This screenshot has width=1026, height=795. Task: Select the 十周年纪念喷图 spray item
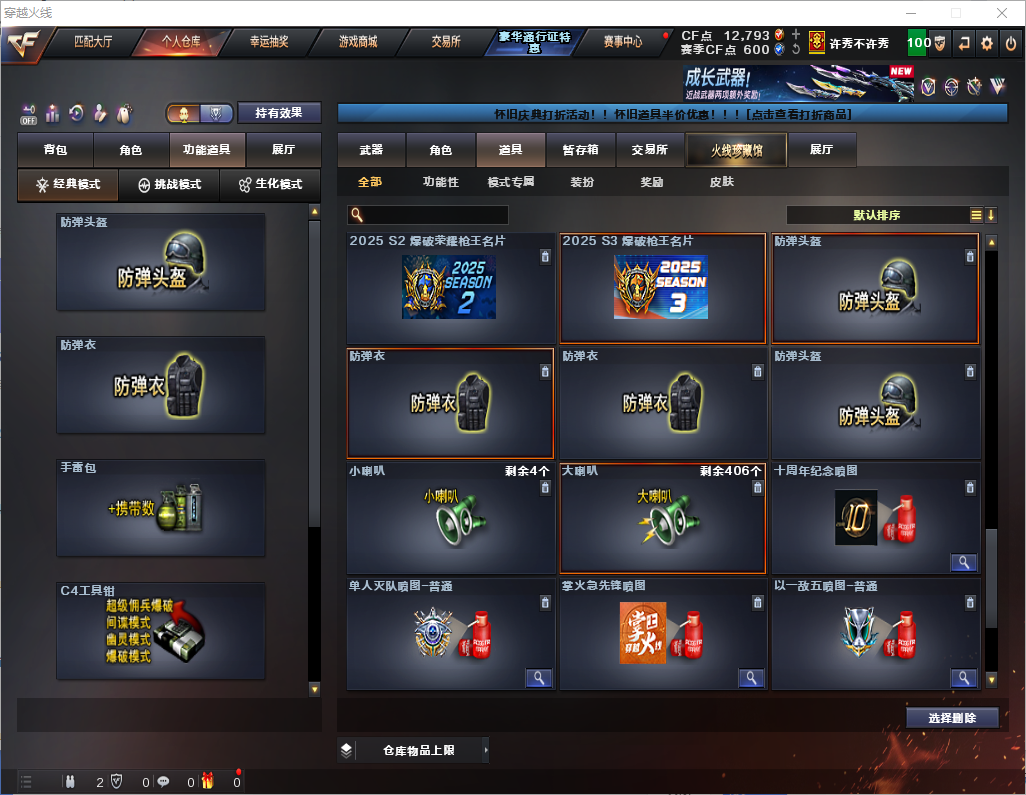874,518
